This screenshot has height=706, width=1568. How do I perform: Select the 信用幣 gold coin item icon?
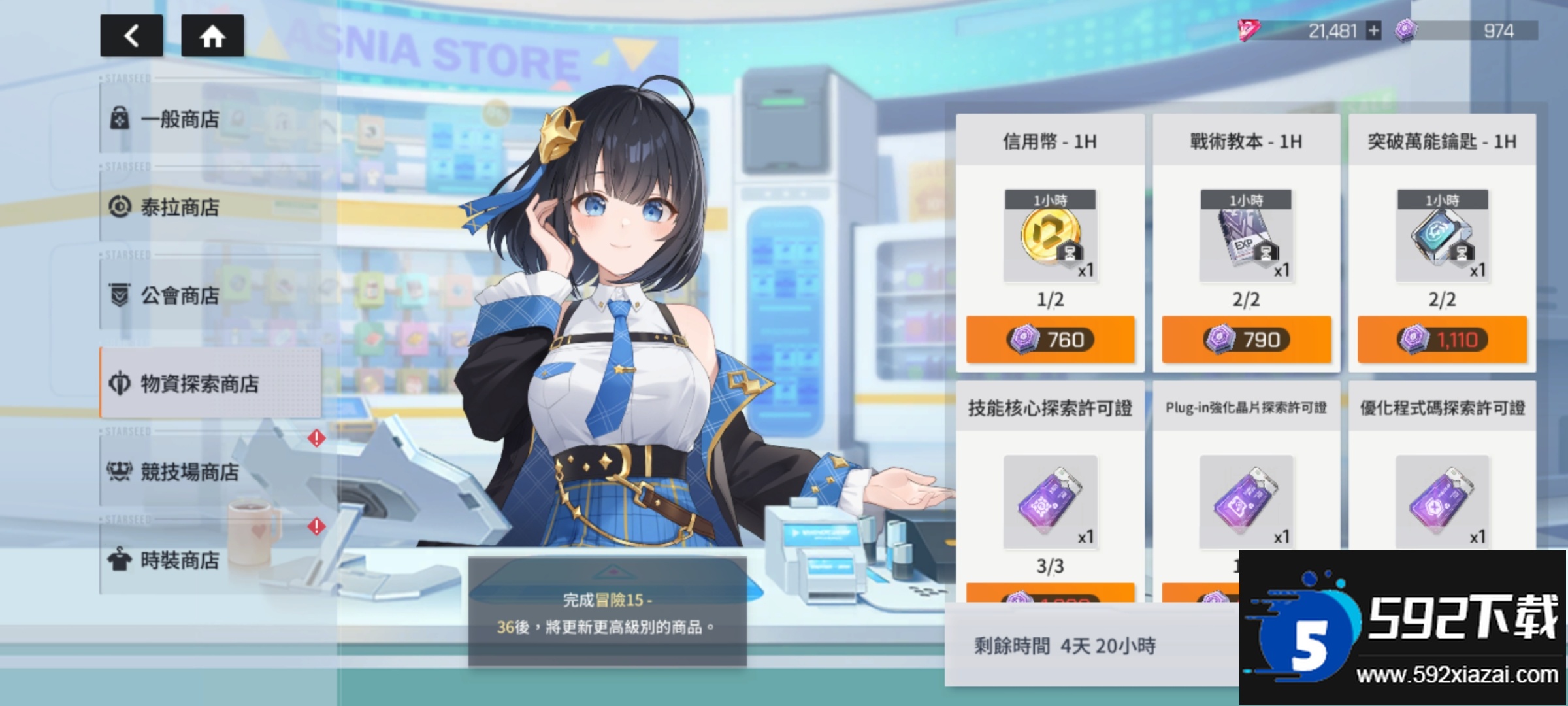tap(1050, 237)
